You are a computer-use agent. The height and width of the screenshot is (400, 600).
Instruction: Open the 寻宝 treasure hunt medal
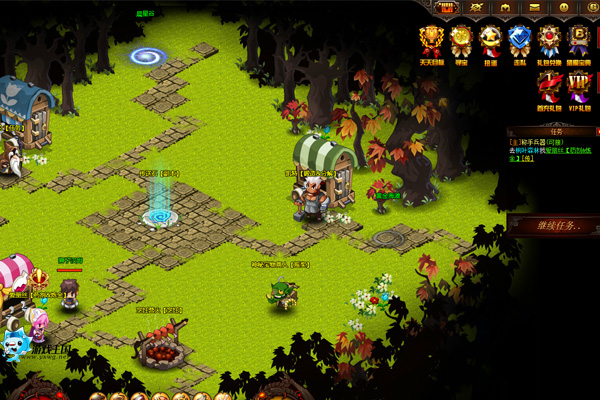tap(461, 42)
